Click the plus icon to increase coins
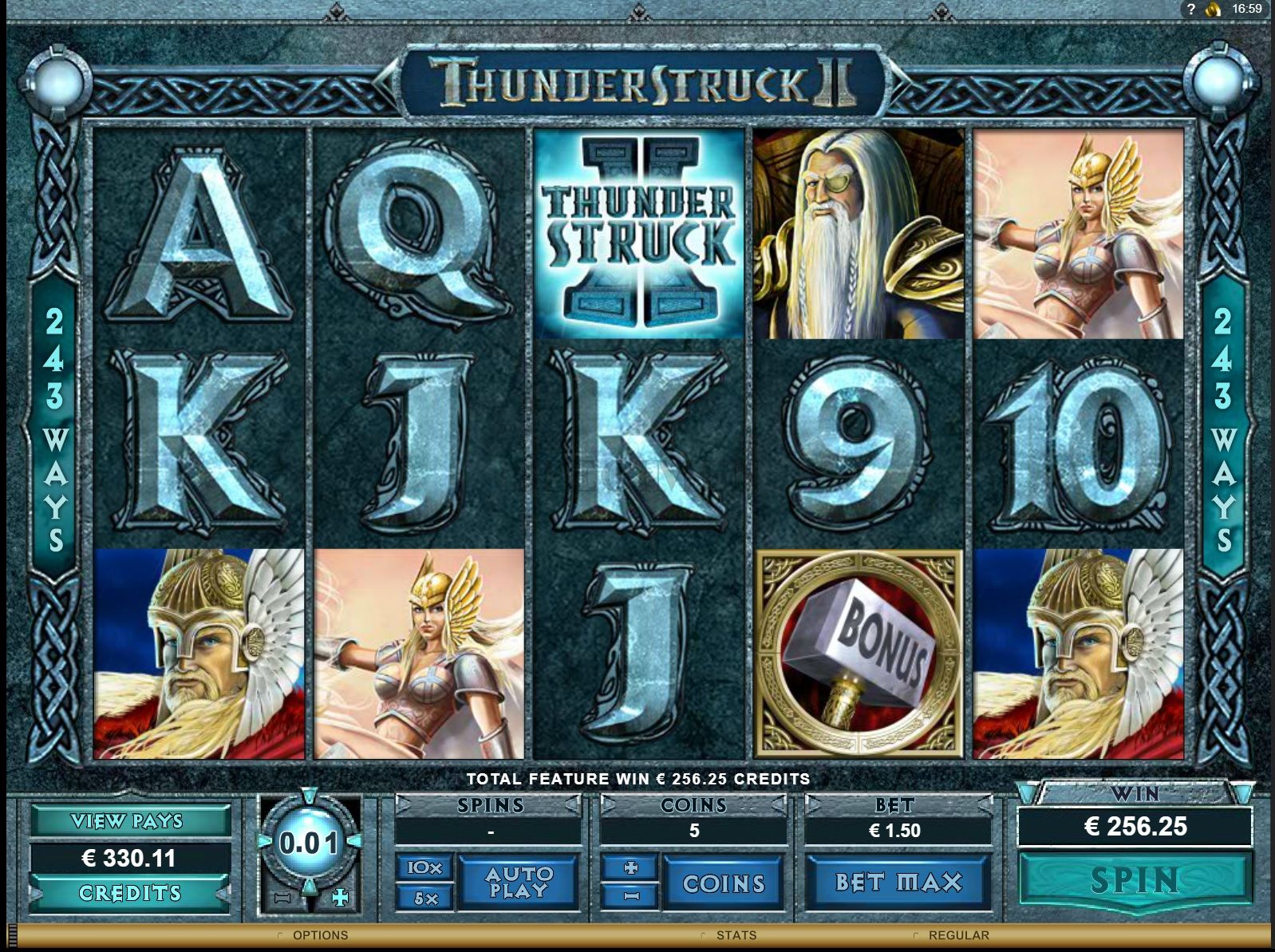1275x952 pixels. pos(631,867)
